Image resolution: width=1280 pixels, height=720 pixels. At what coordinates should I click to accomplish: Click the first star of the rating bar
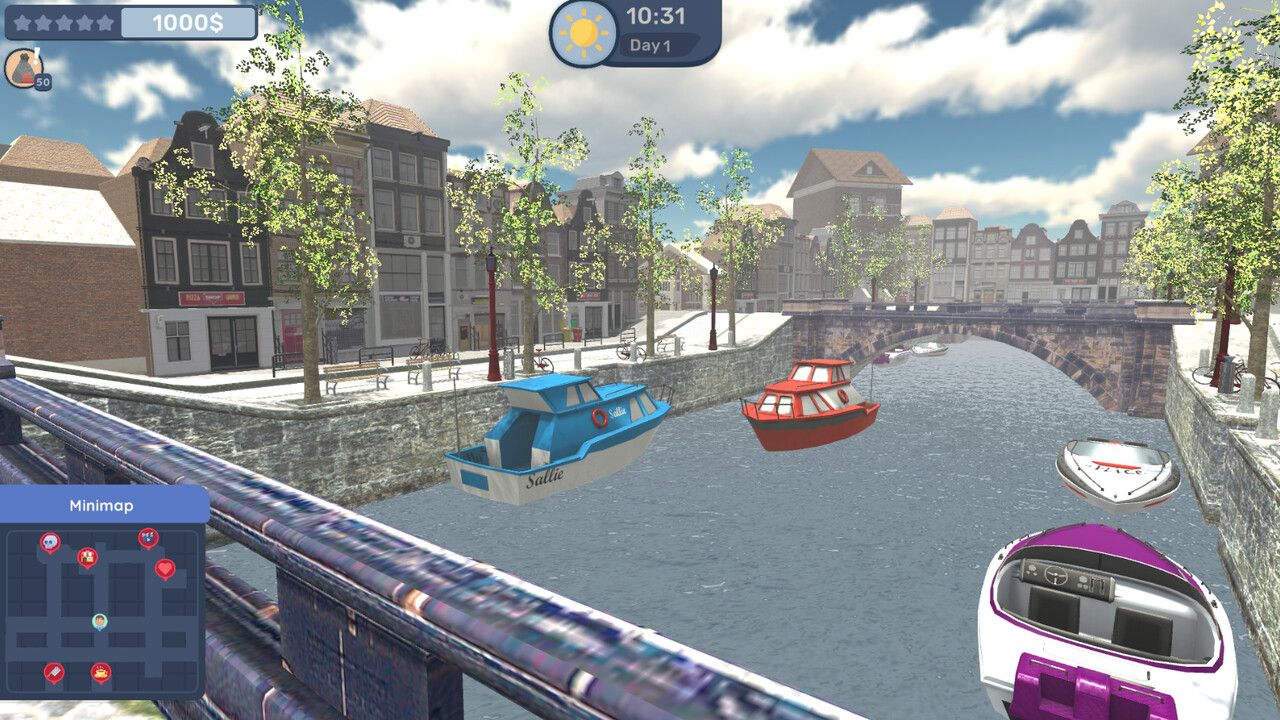point(23,23)
